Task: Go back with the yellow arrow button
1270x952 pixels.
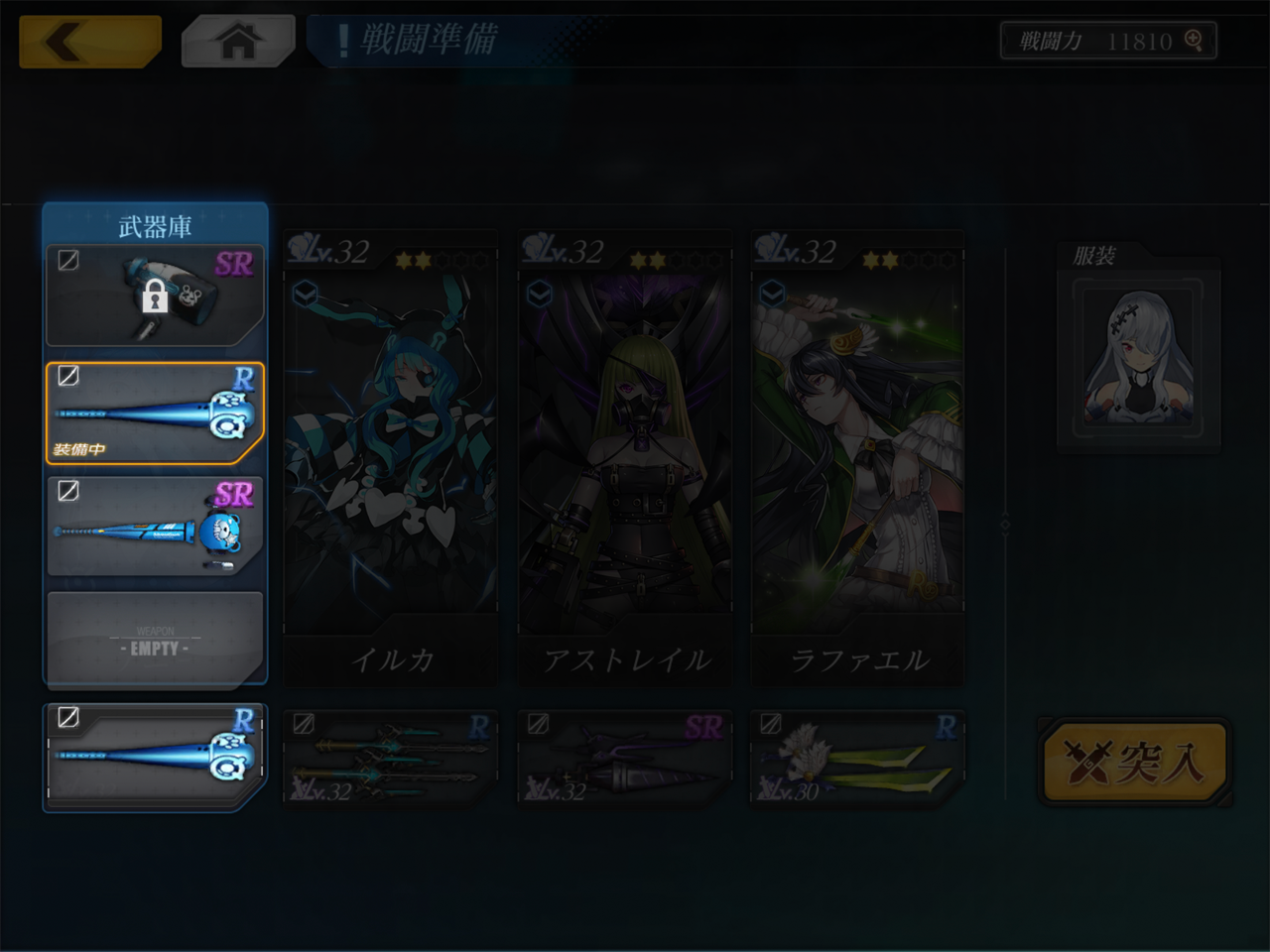Action: click(x=89, y=42)
